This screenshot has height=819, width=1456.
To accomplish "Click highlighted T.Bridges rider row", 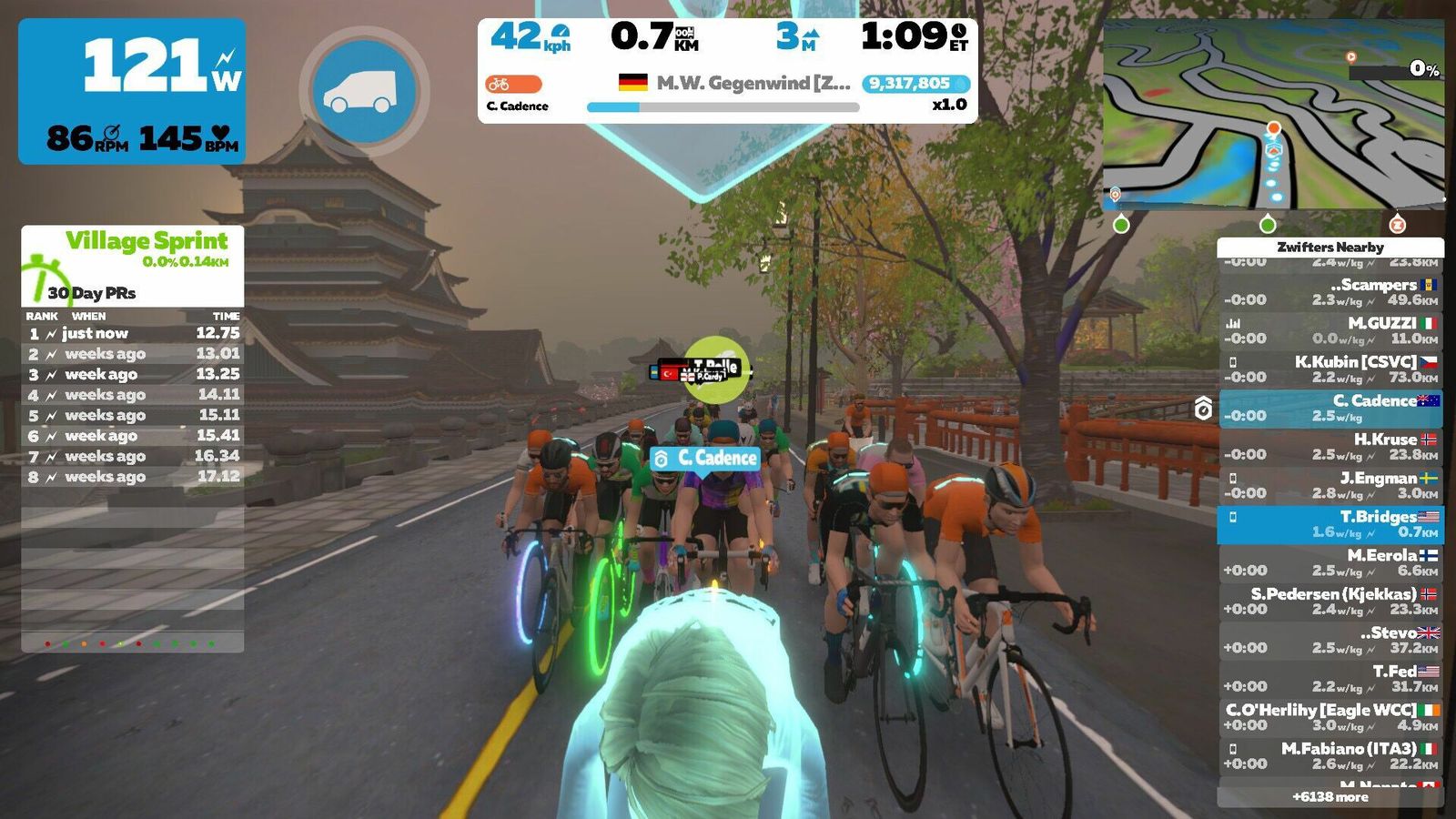I will pos(1330,524).
